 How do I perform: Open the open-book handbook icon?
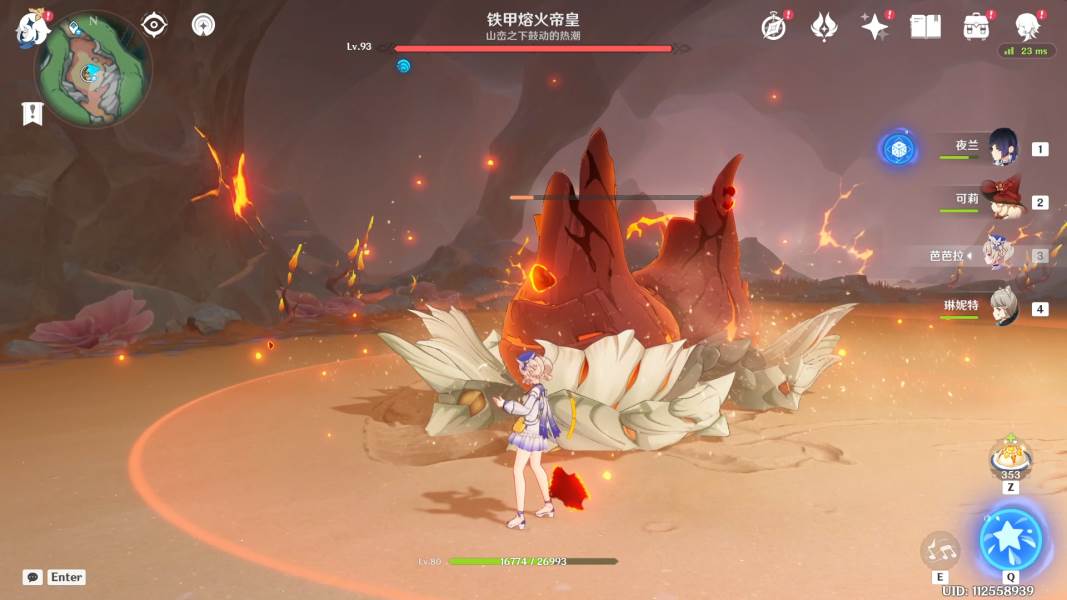coord(925,27)
